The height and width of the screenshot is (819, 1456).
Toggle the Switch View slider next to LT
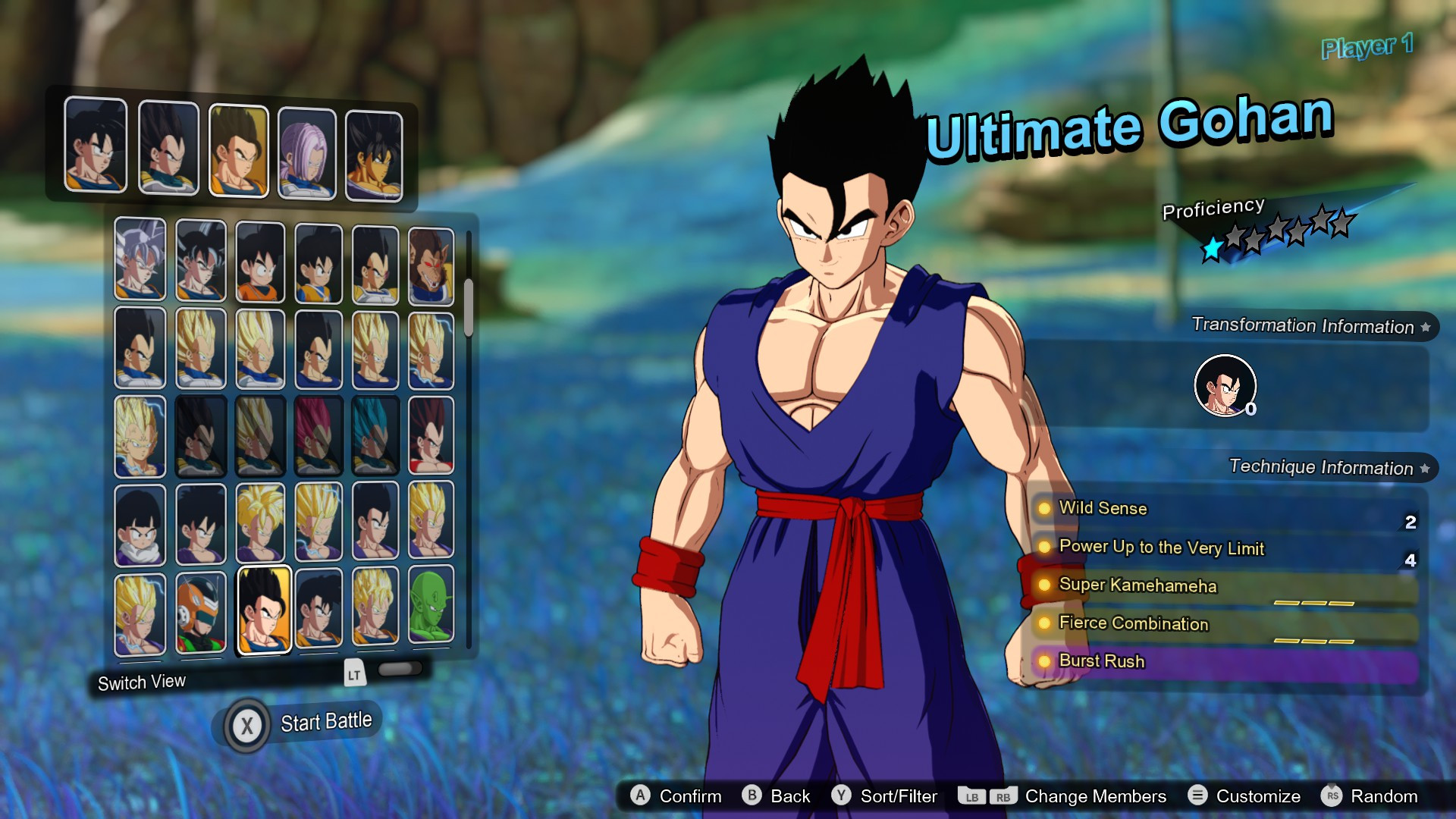coord(402,670)
